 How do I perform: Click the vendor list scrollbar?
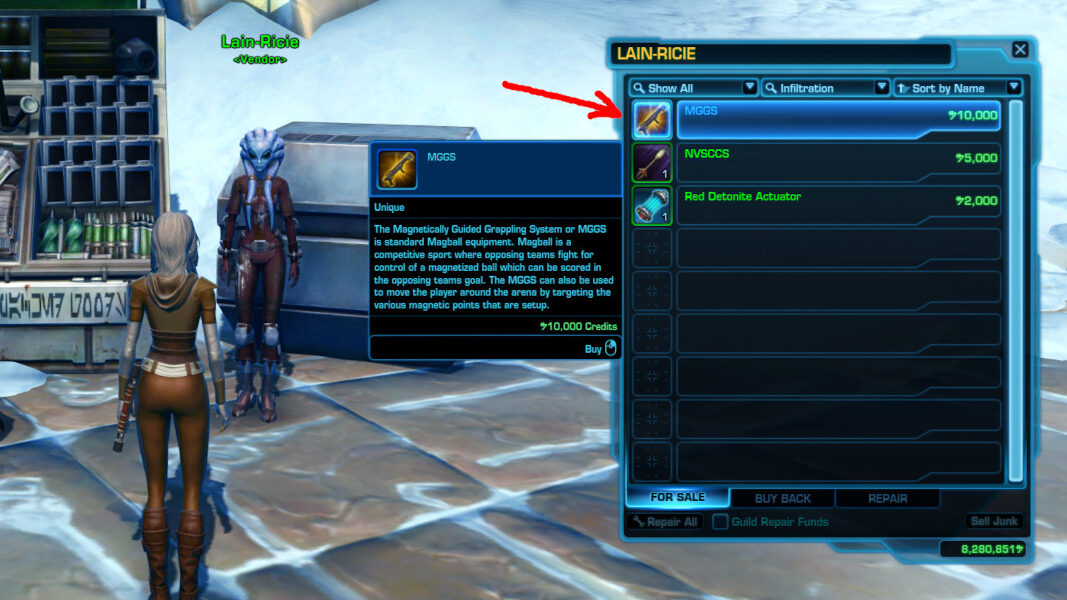click(x=1015, y=290)
